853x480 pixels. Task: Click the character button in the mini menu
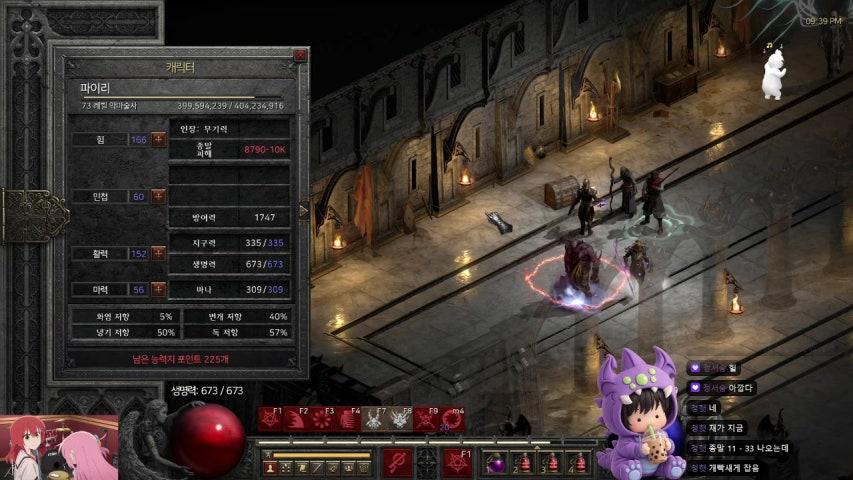coord(270,467)
